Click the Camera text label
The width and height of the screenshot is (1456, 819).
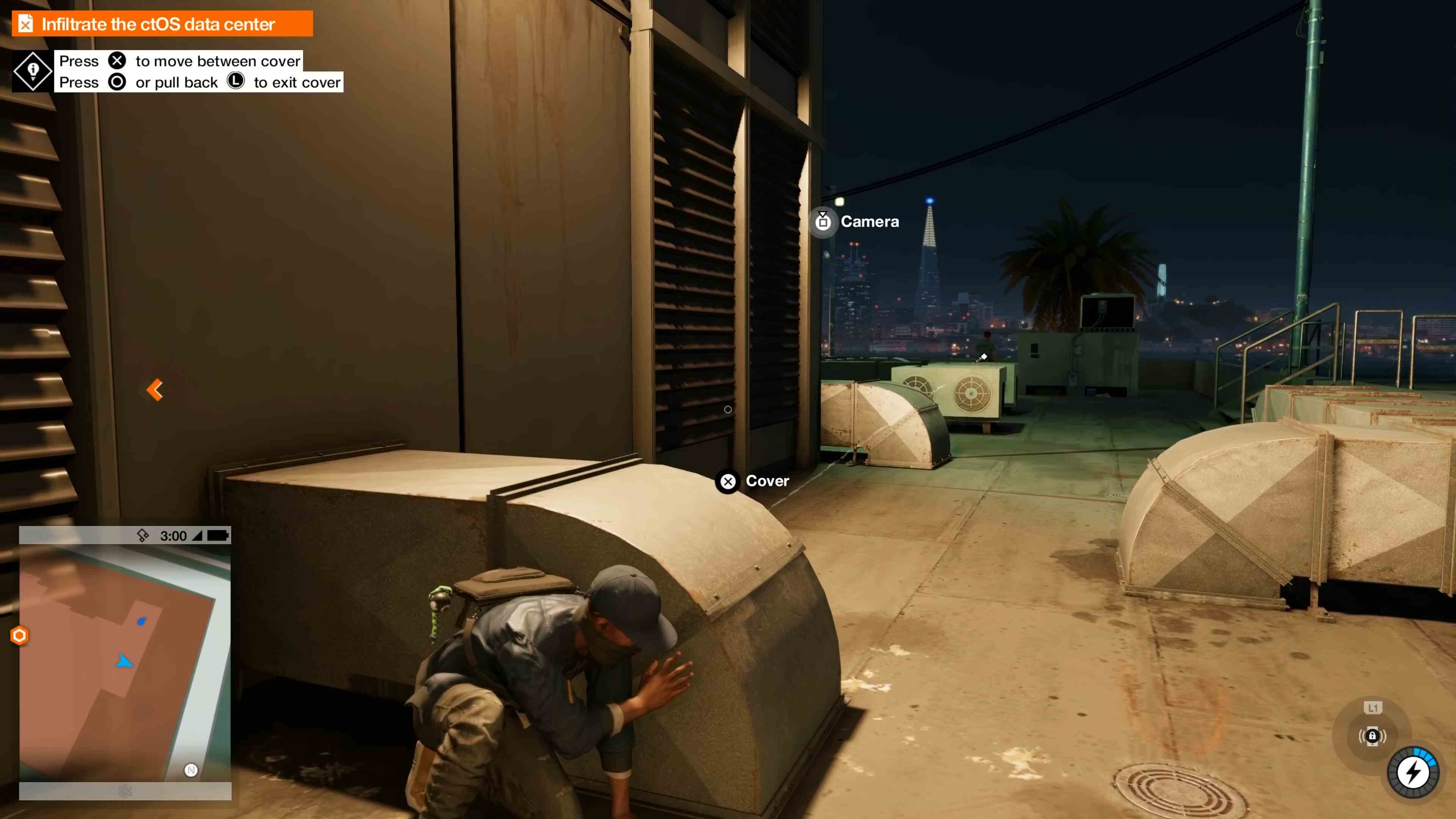[870, 221]
